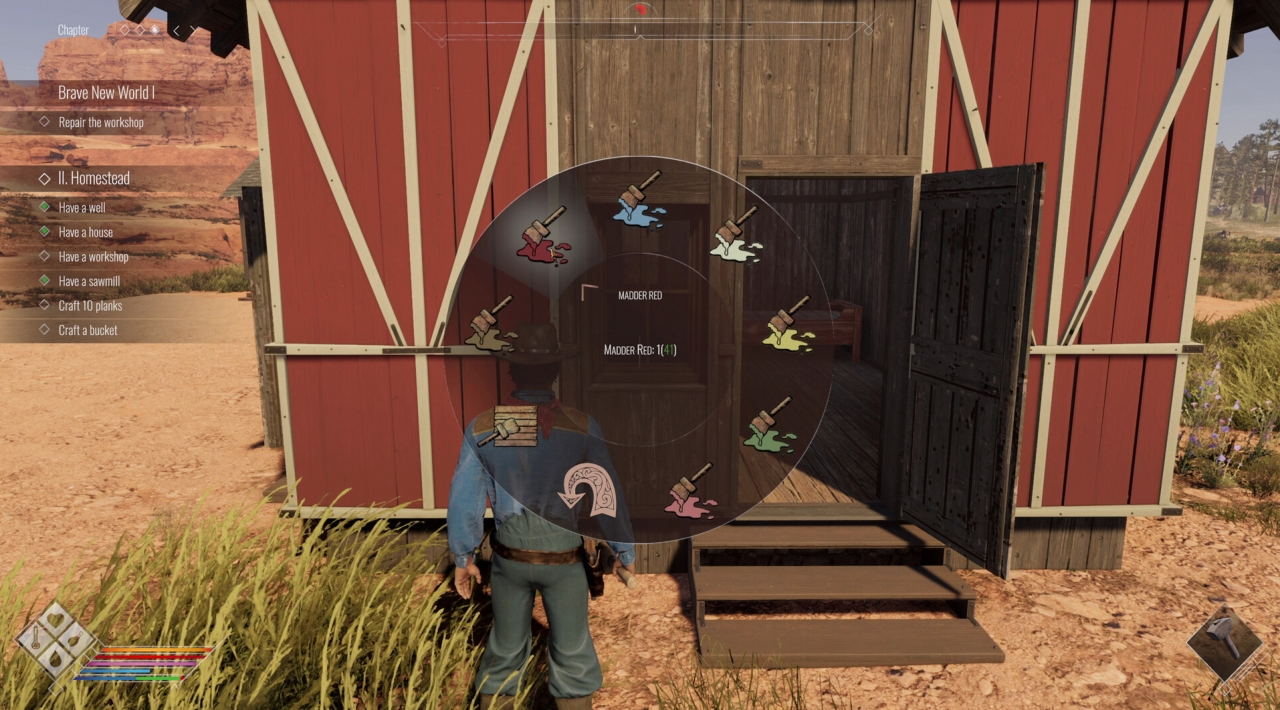Pick the pink paint brush
Screen dimensions: 1280x710
[690, 491]
